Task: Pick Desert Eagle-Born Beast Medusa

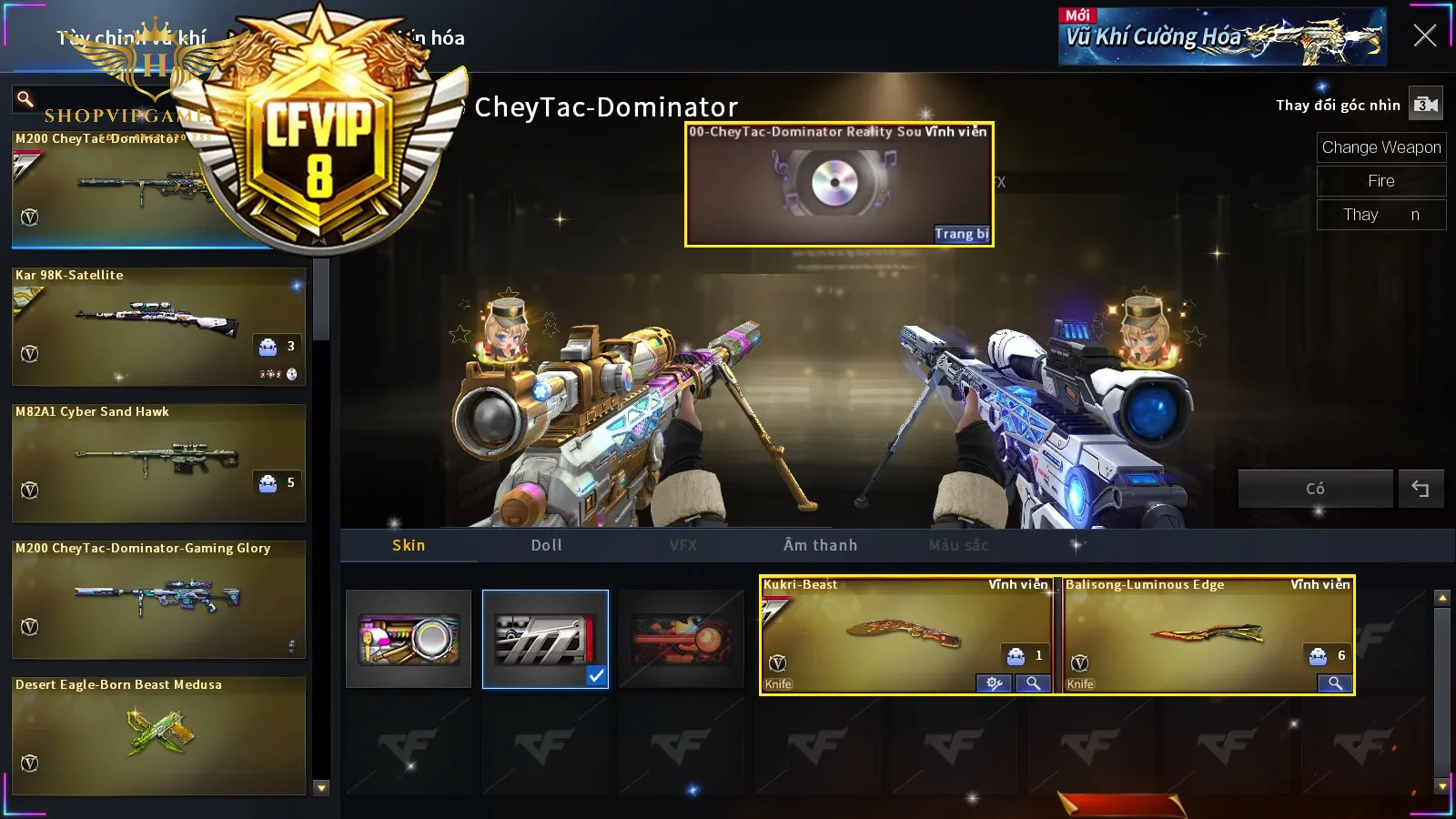Action: point(158,735)
